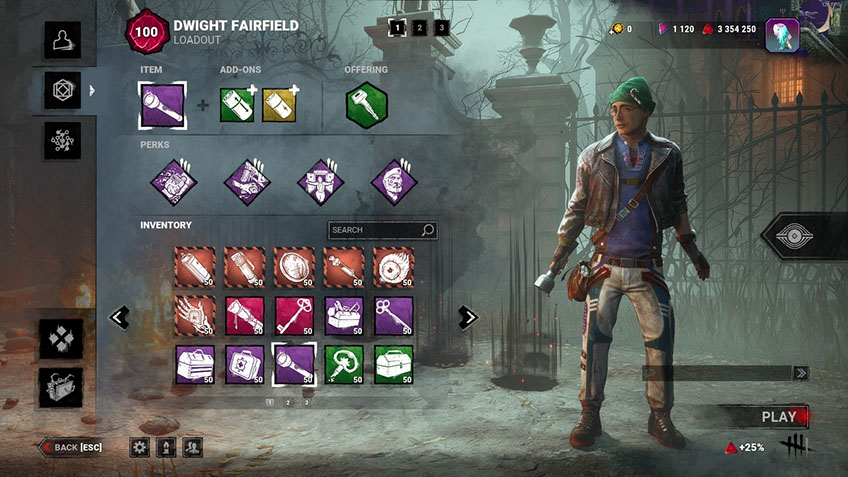848x477 pixels.
Task: Choose the yellow battery add-on slot
Action: click(281, 104)
